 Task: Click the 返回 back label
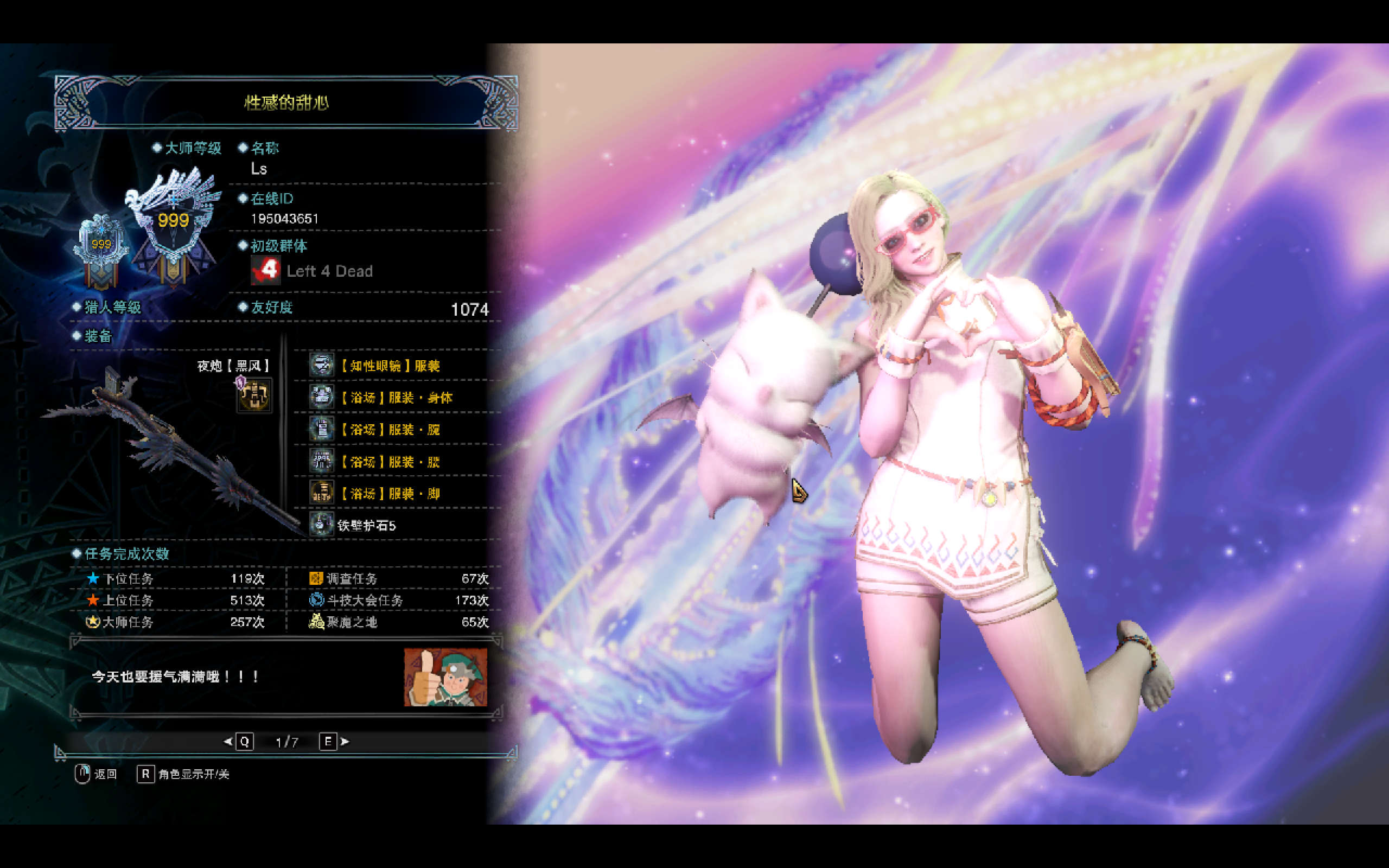105,774
